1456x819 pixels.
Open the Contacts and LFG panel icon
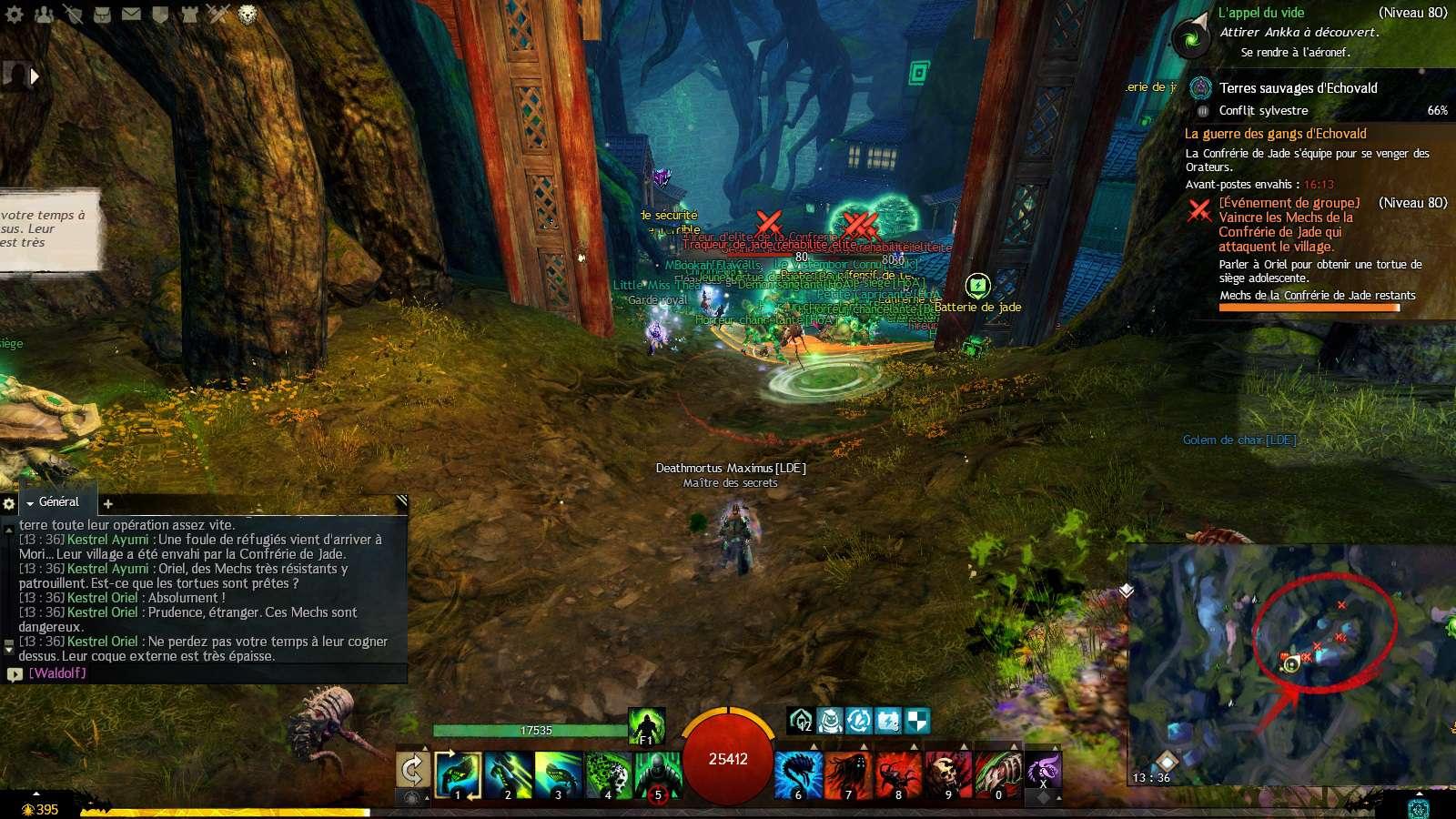tap(44, 13)
